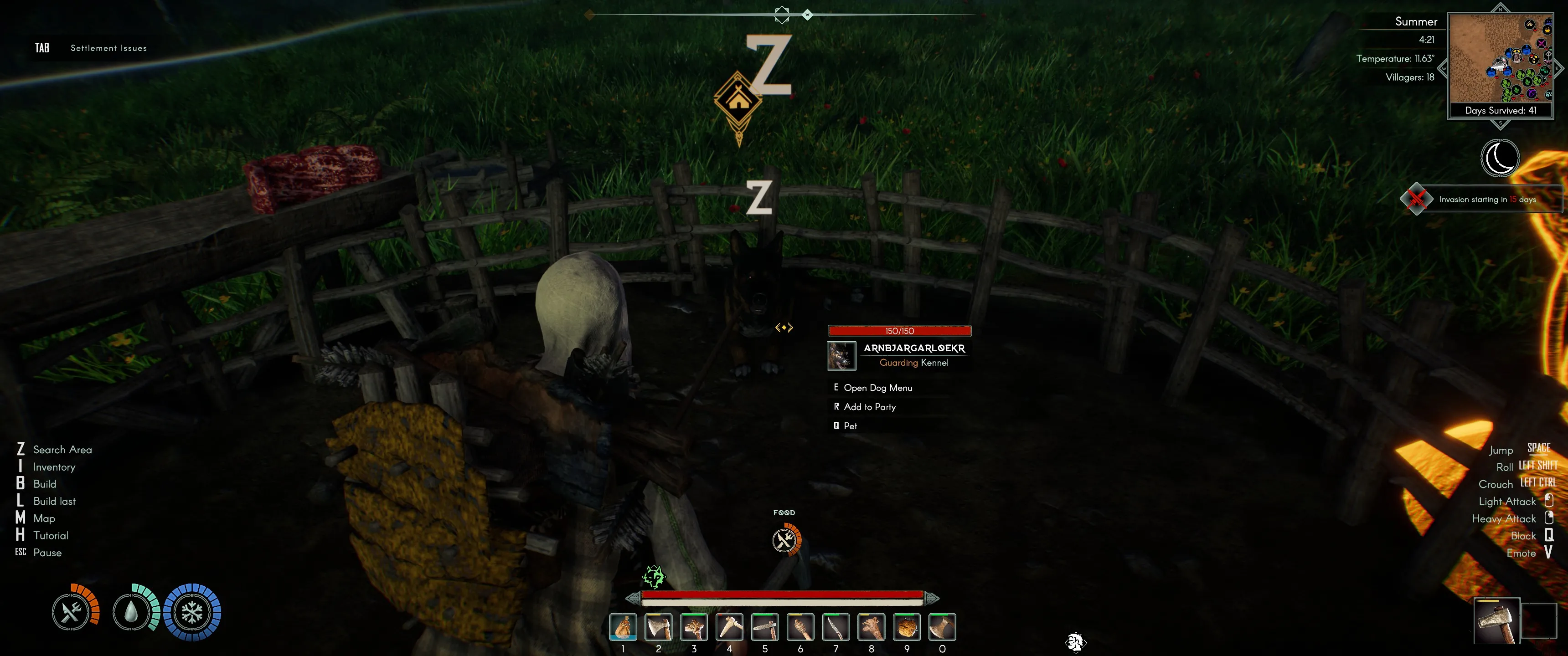
Task: Pick the bread loaf in slot 9
Action: click(907, 627)
